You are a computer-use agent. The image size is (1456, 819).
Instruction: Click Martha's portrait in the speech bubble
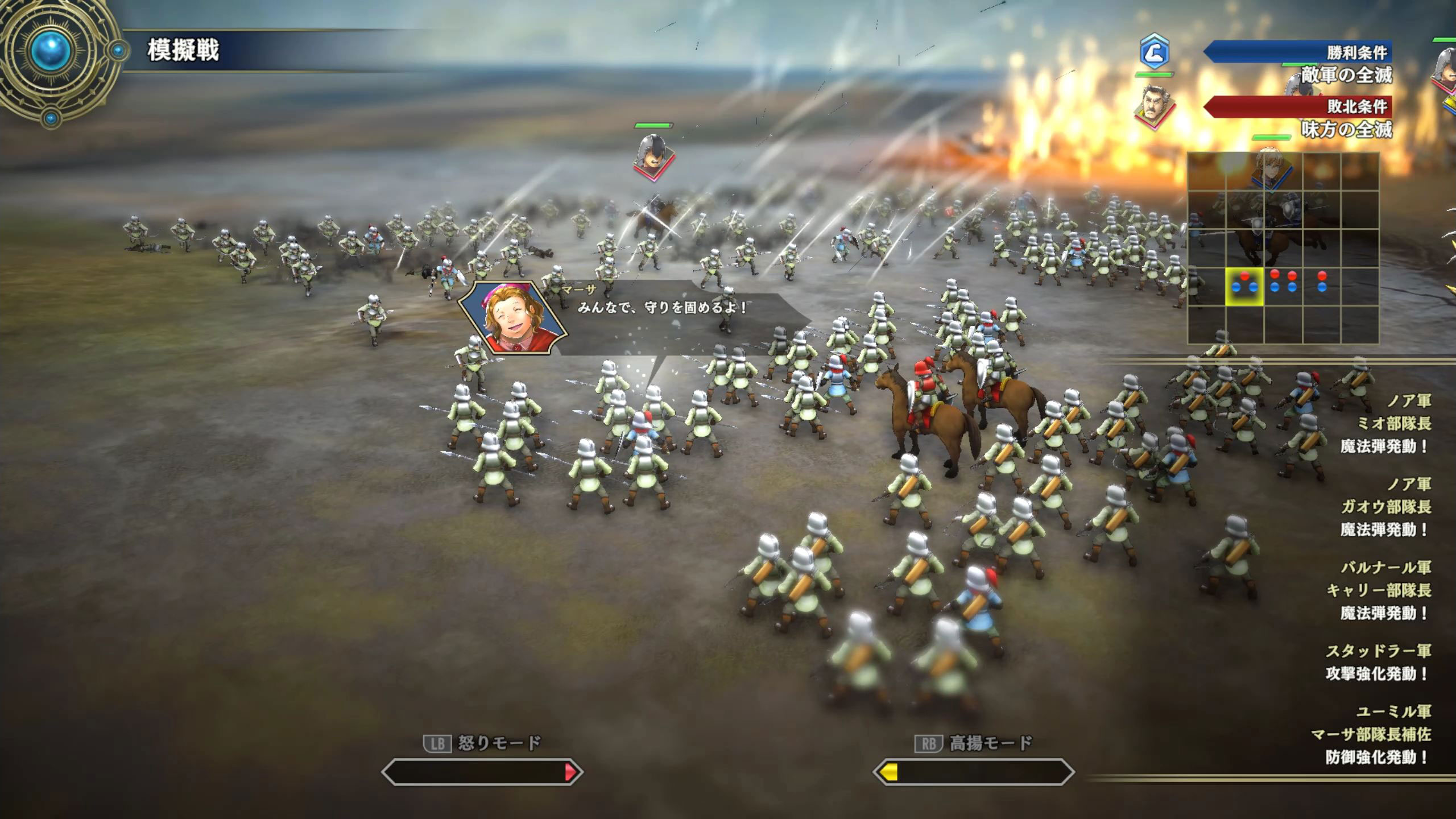tap(512, 318)
